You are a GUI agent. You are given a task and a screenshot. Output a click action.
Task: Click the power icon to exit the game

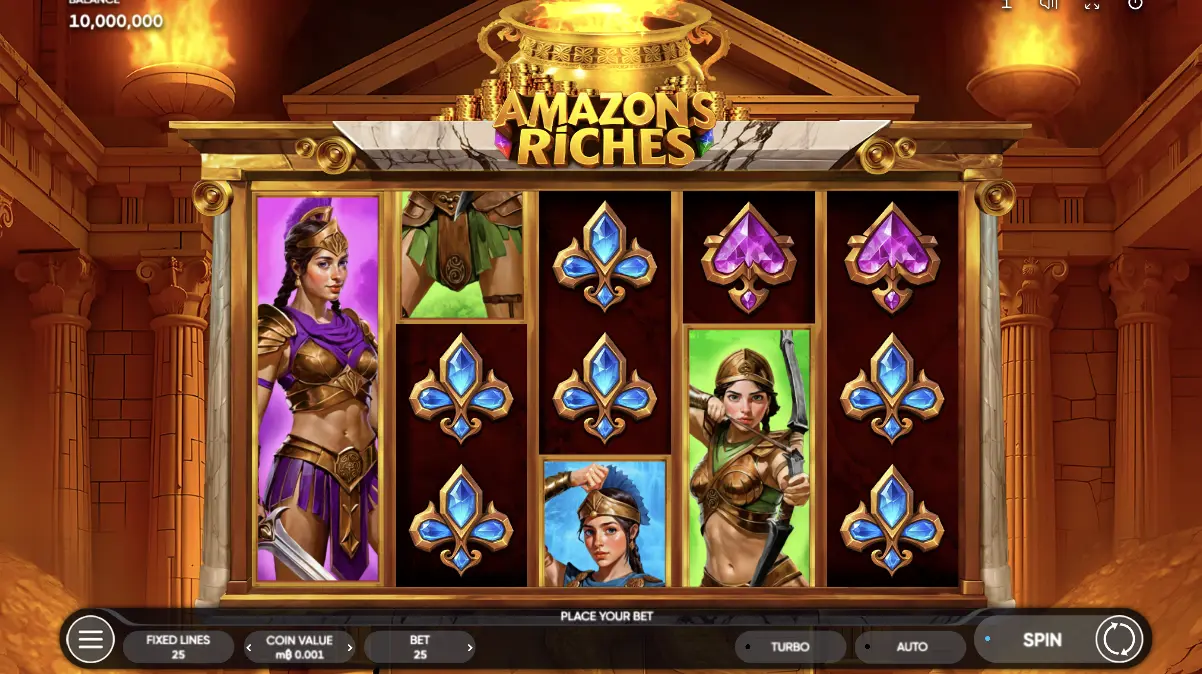(x=1135, y=4)
